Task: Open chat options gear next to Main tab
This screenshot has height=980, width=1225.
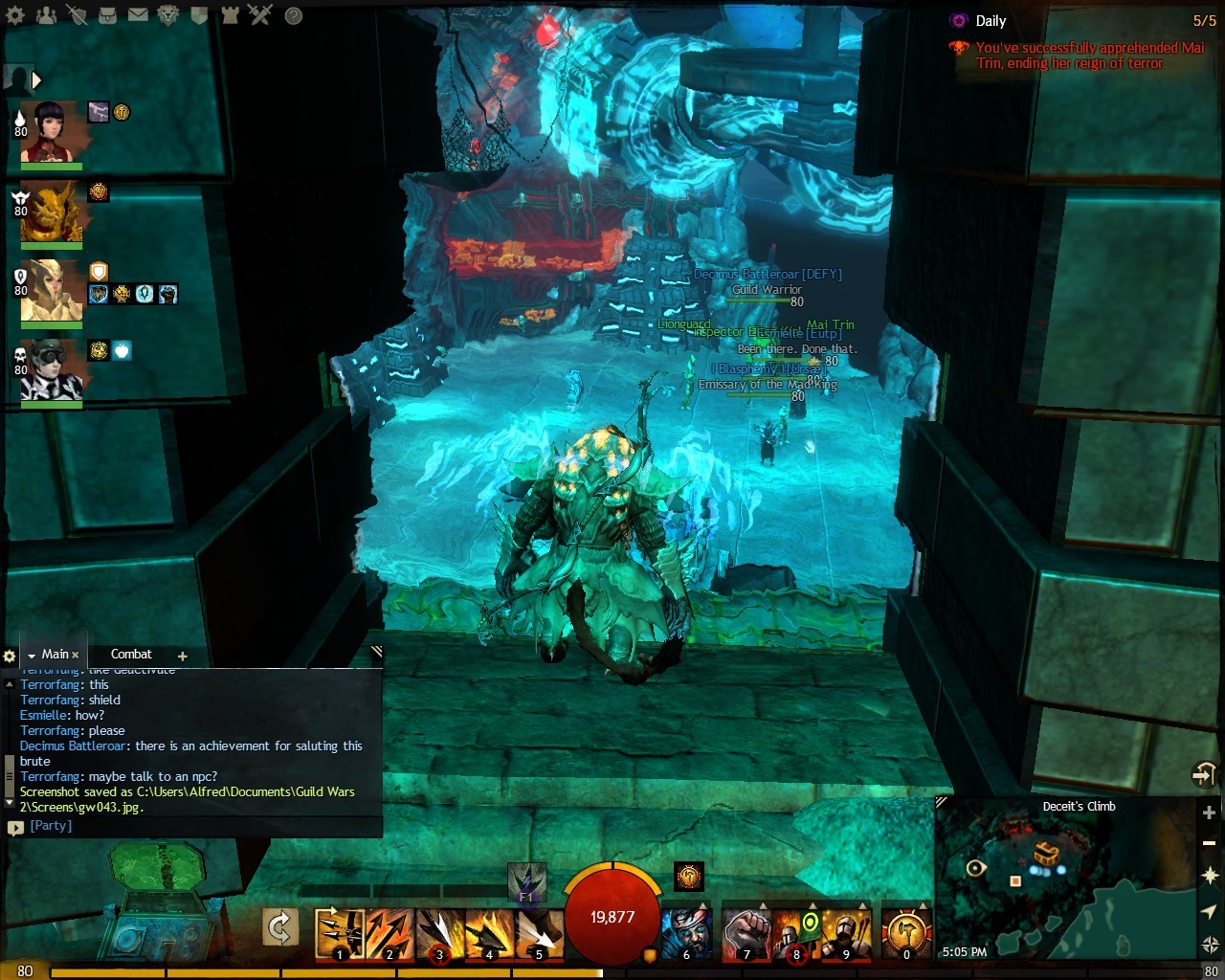Action: tap(10, 656)
